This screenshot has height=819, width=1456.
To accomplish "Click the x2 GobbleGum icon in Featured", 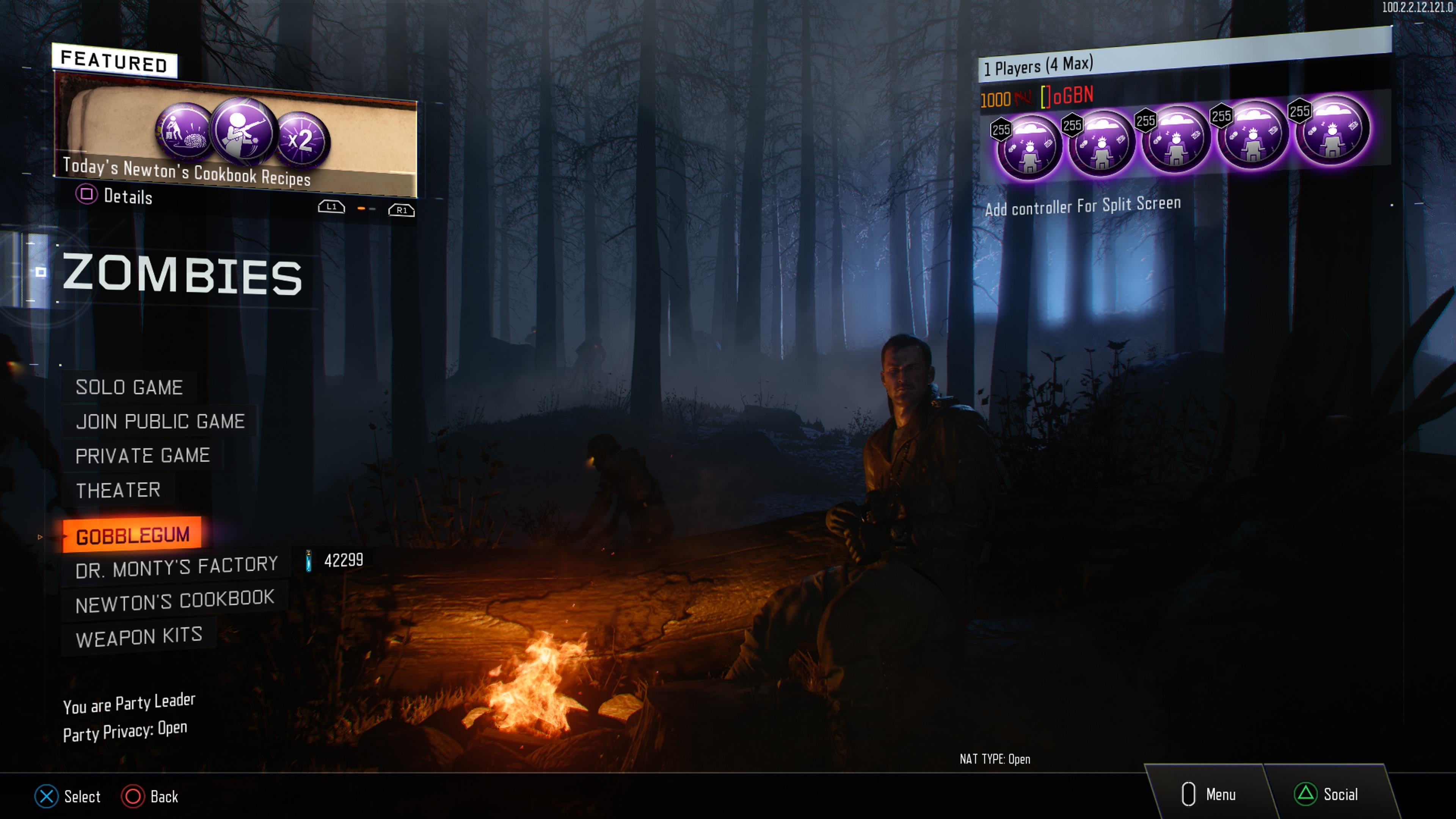I will point(301,139).
